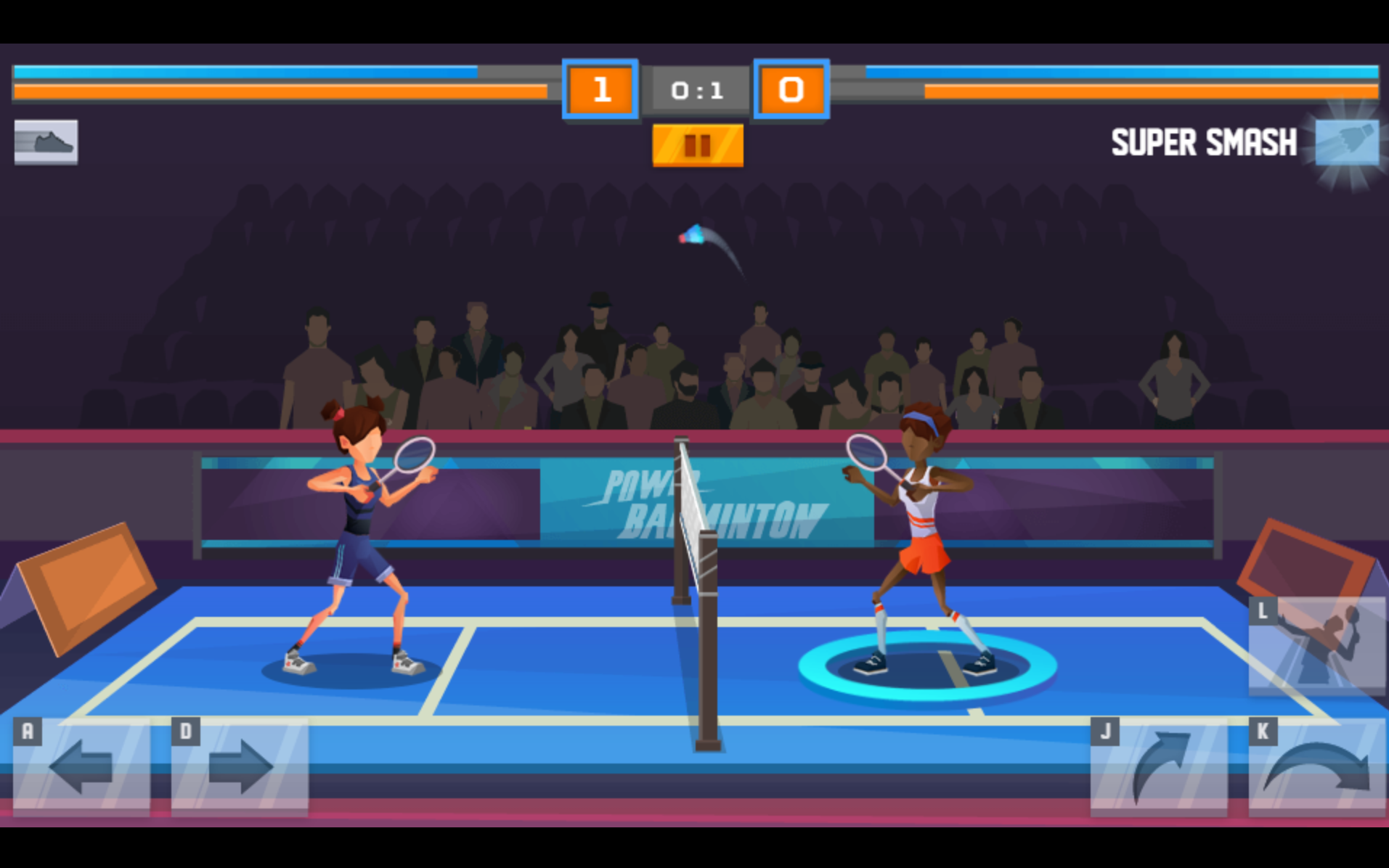The width and height of the screenshot is (1389, 868).
Task: Trigger the jump smash player-silhouette button
Action: point(1316,644)
